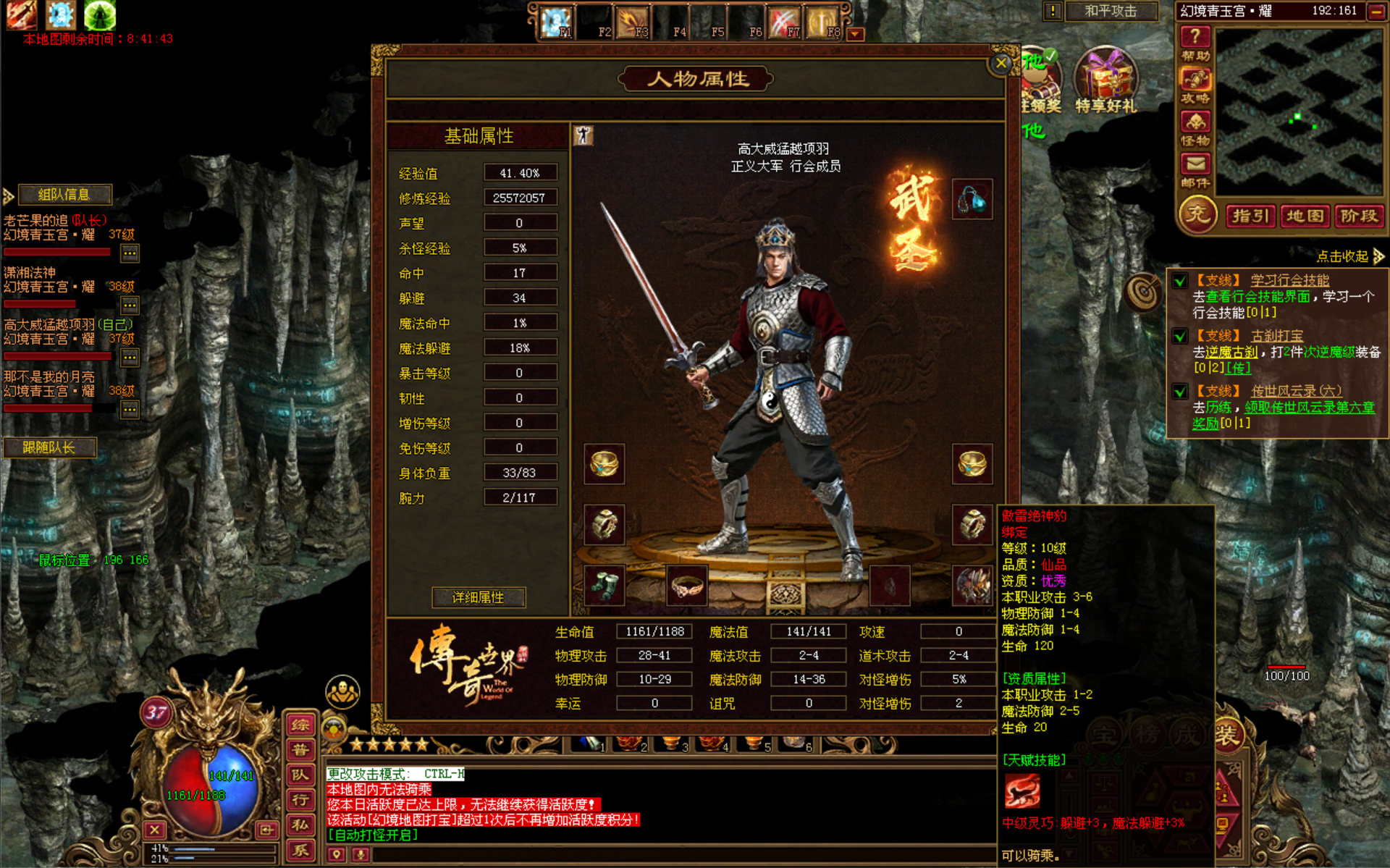Open the 指引 guide button
This screenshot has height=868, width=1390.
tap(1250, 216)
